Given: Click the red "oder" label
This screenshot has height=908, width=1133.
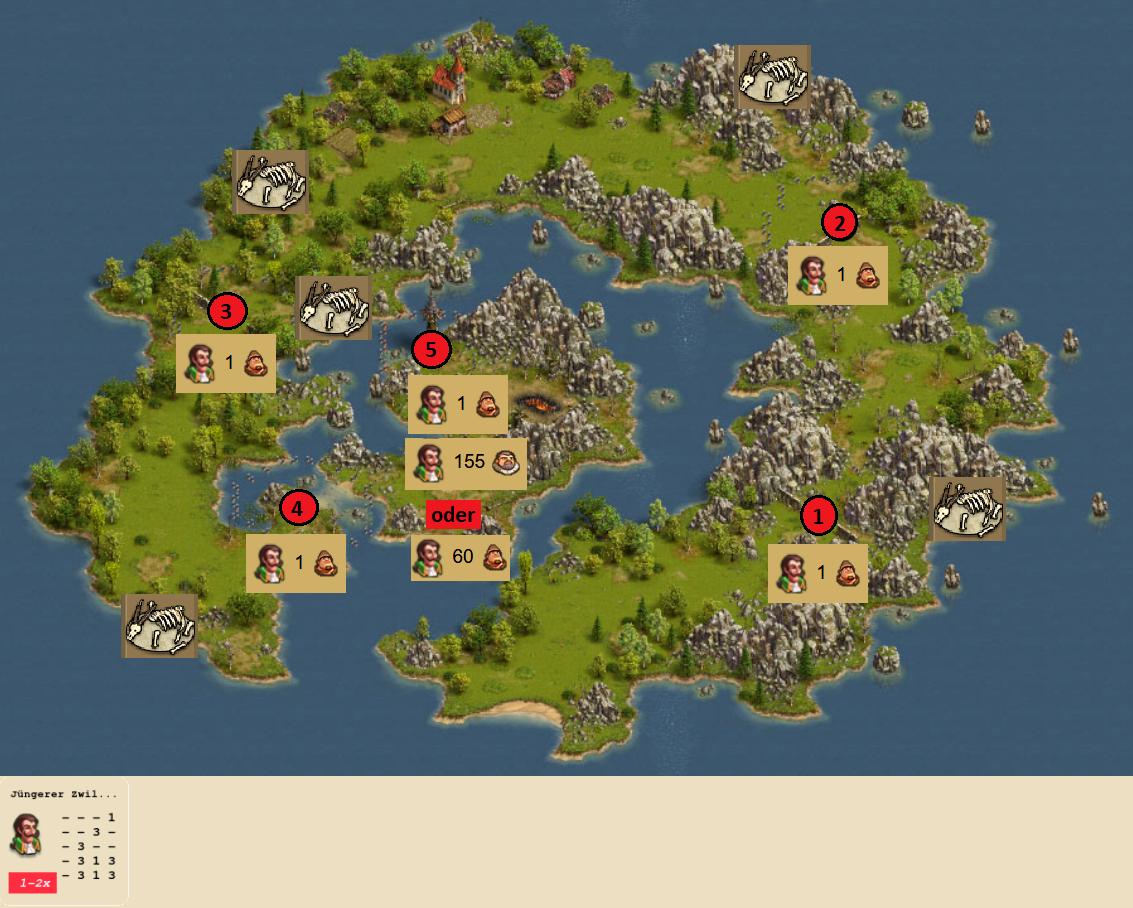Looking at the screenshot, I should tap(454, 515).
